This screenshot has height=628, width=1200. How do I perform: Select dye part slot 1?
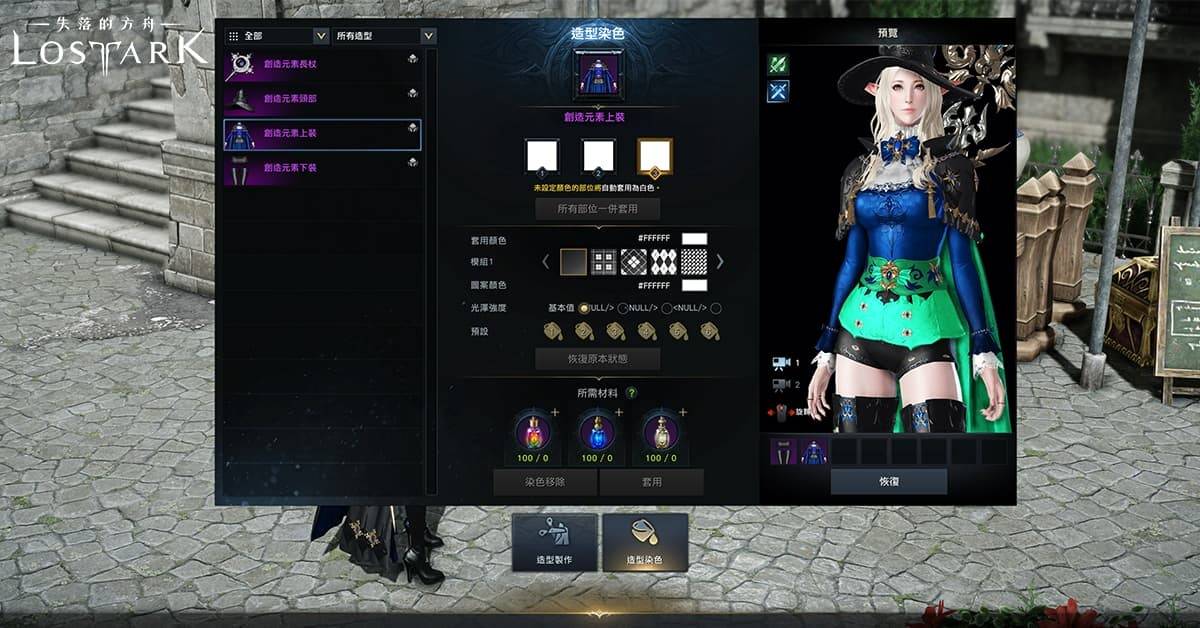(542, 155)
